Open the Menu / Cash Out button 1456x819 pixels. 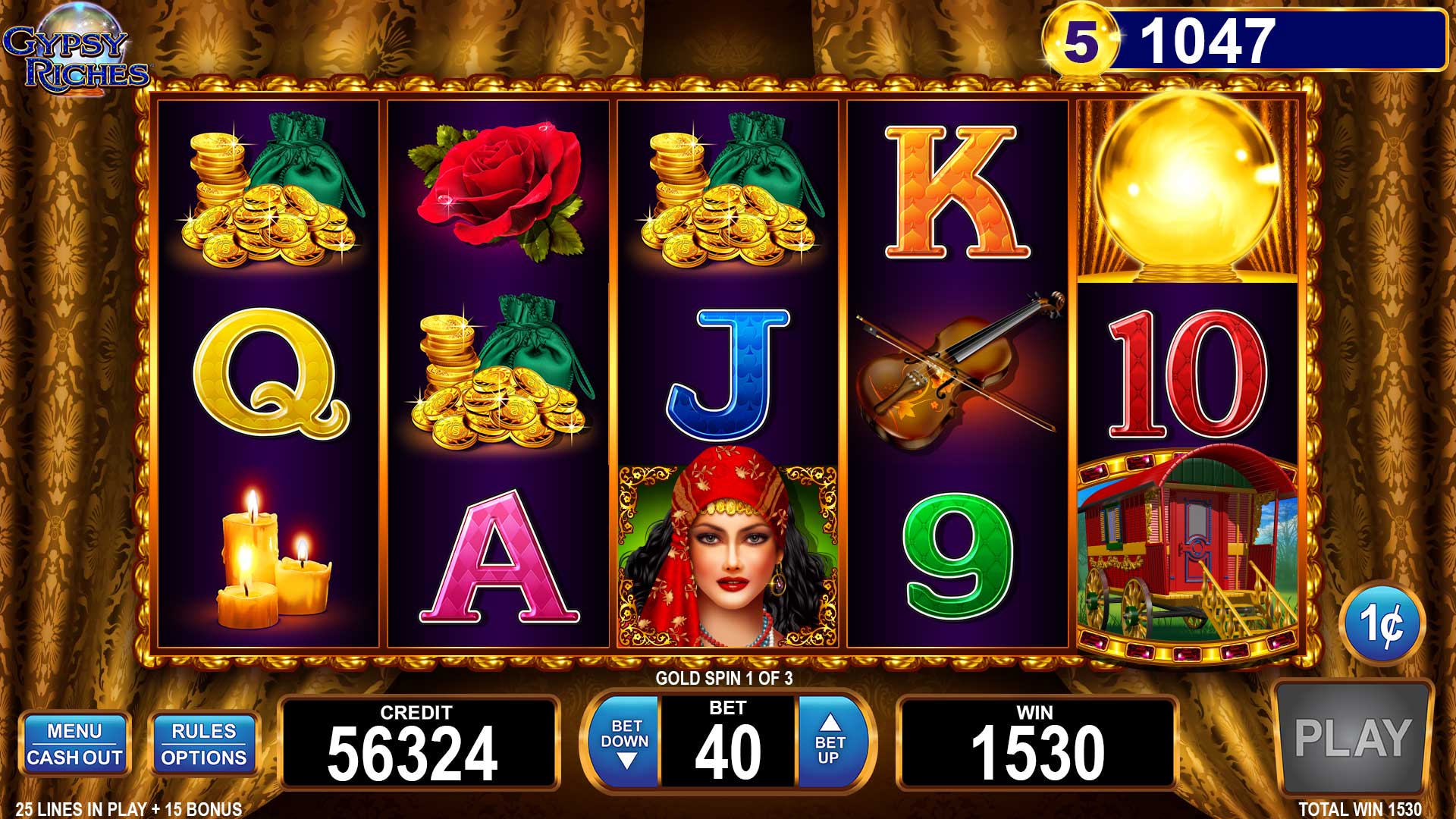coord(74,744)
